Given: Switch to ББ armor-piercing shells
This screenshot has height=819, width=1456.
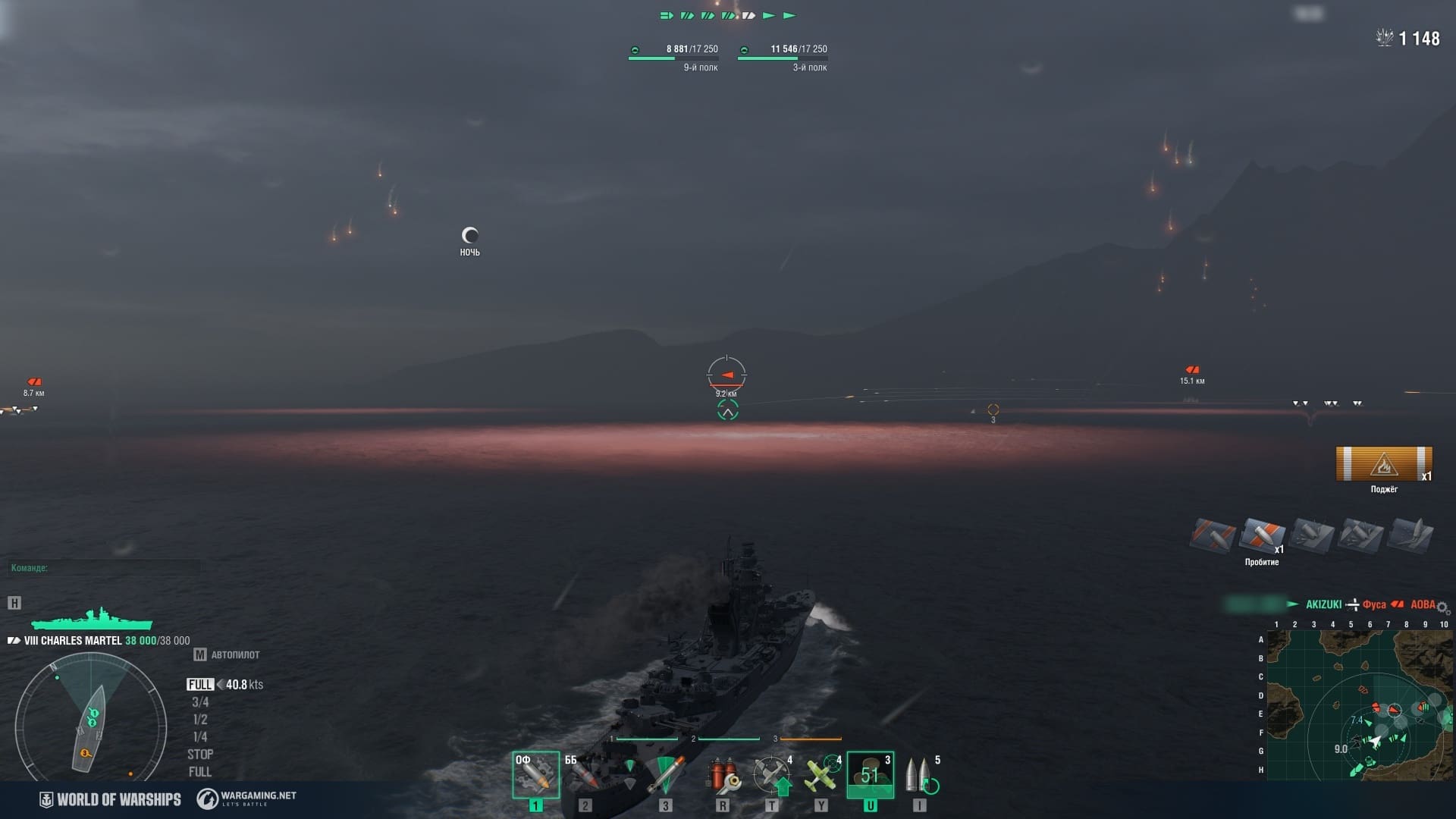Looking at the screenshot, I should pos(585,774).
